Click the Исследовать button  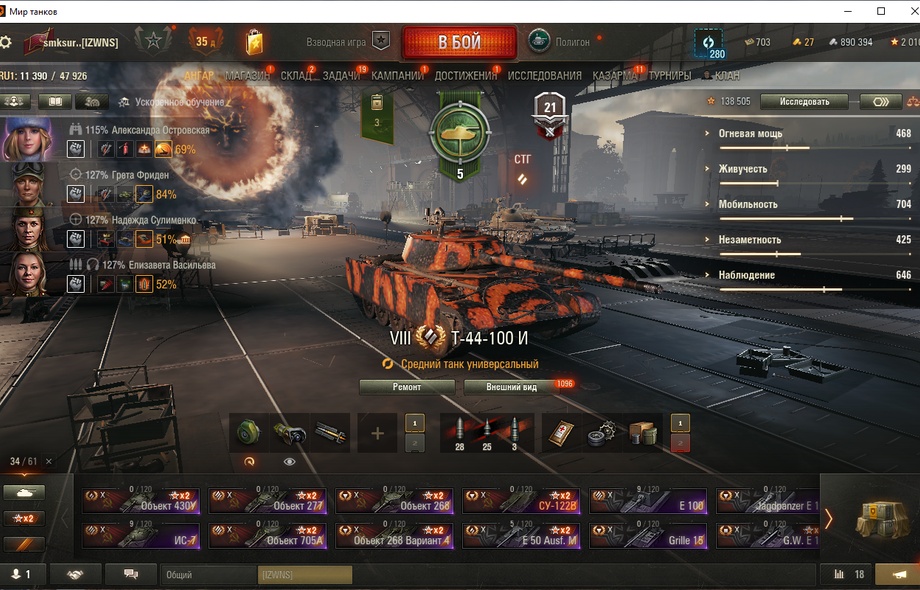pos(804,102)
